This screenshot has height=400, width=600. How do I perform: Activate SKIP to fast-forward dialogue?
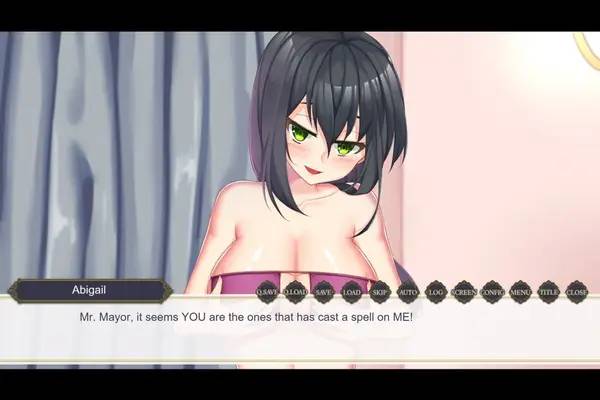pyautogui.click(x=380, y=292)
